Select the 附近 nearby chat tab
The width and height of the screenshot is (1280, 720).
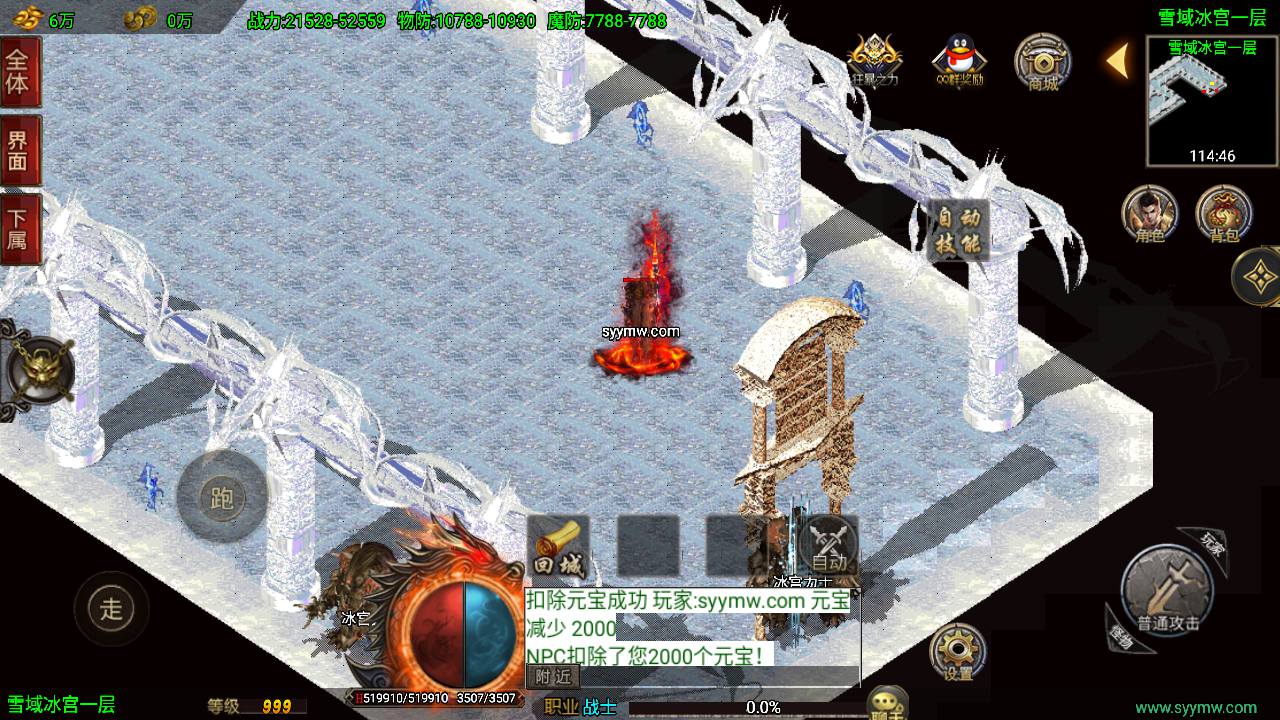(552, 677)
